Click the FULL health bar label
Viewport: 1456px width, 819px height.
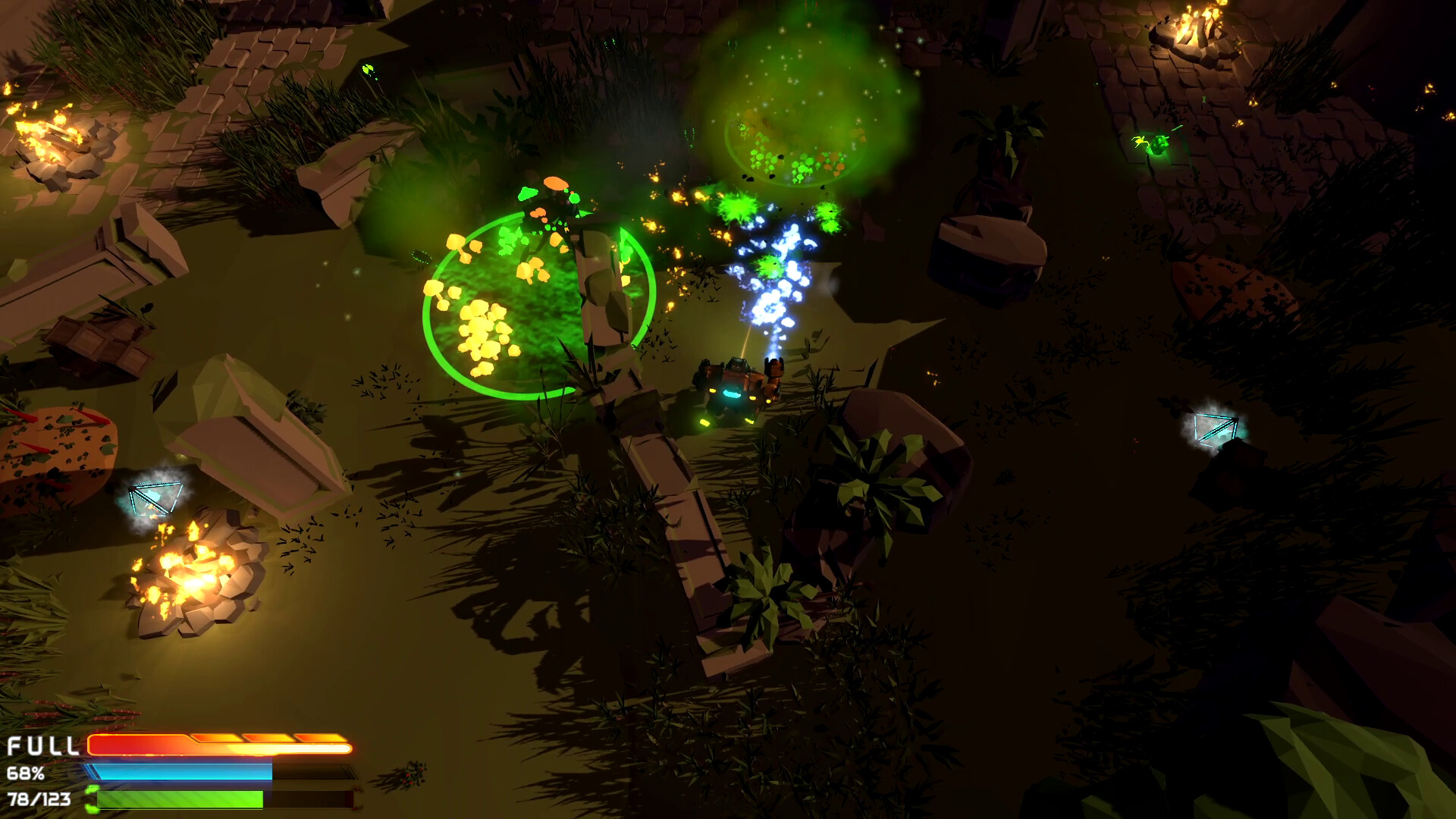[x=42, y=745]
